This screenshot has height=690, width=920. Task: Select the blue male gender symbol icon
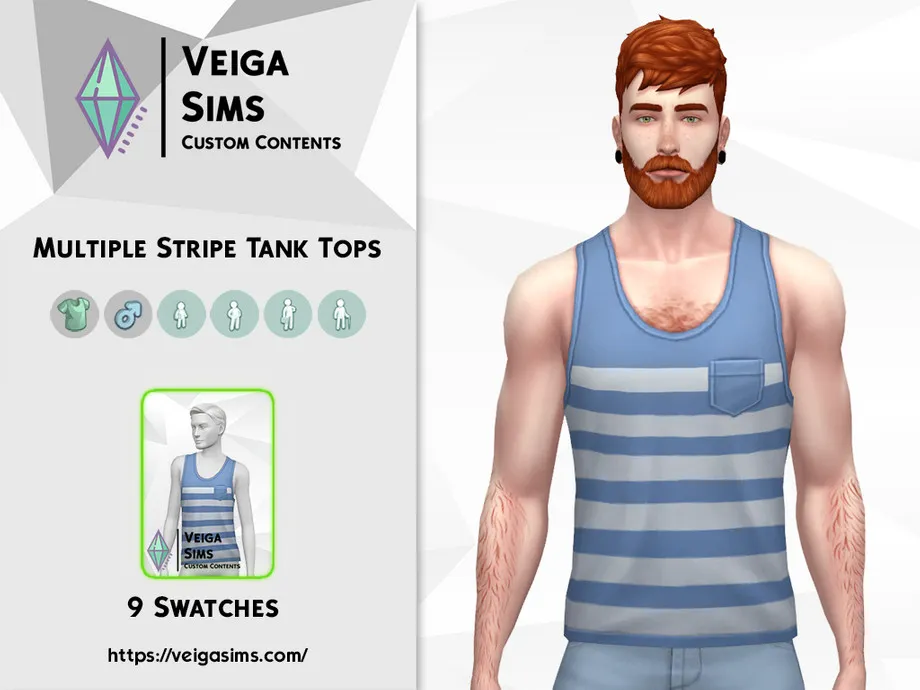tap(128, 314)
